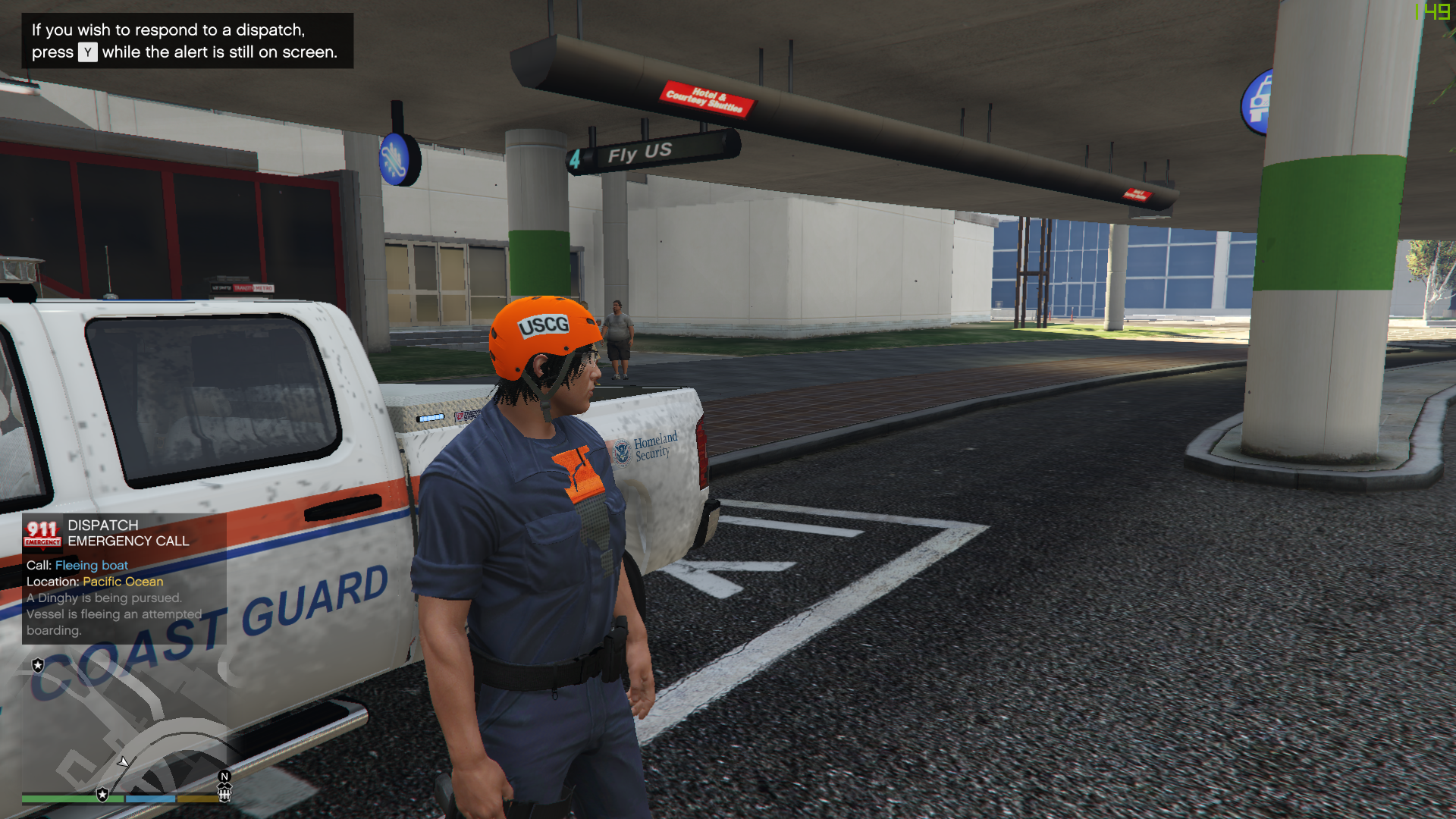Screen dimensions: 1456x819
Task: Click the police badge blip on minimap
Action: [x=38, y=665]
